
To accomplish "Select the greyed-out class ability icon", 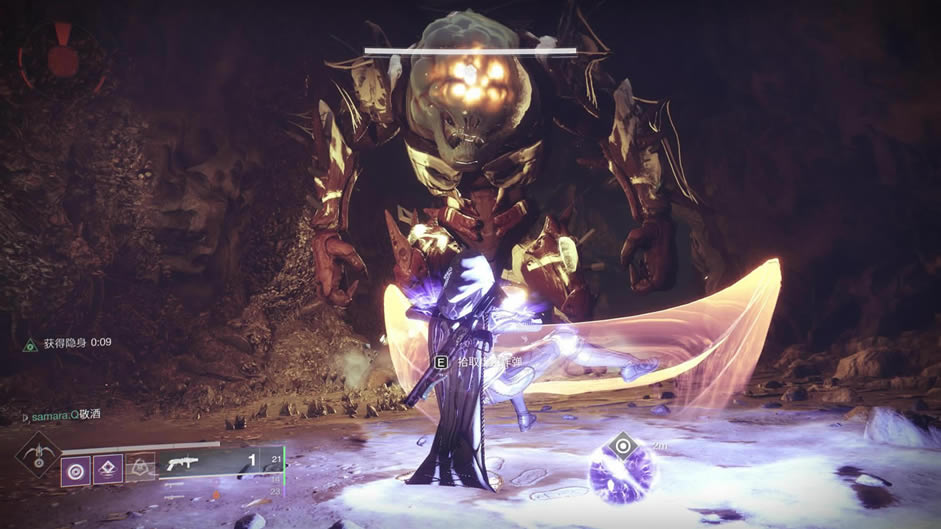I will coord(141,467).
